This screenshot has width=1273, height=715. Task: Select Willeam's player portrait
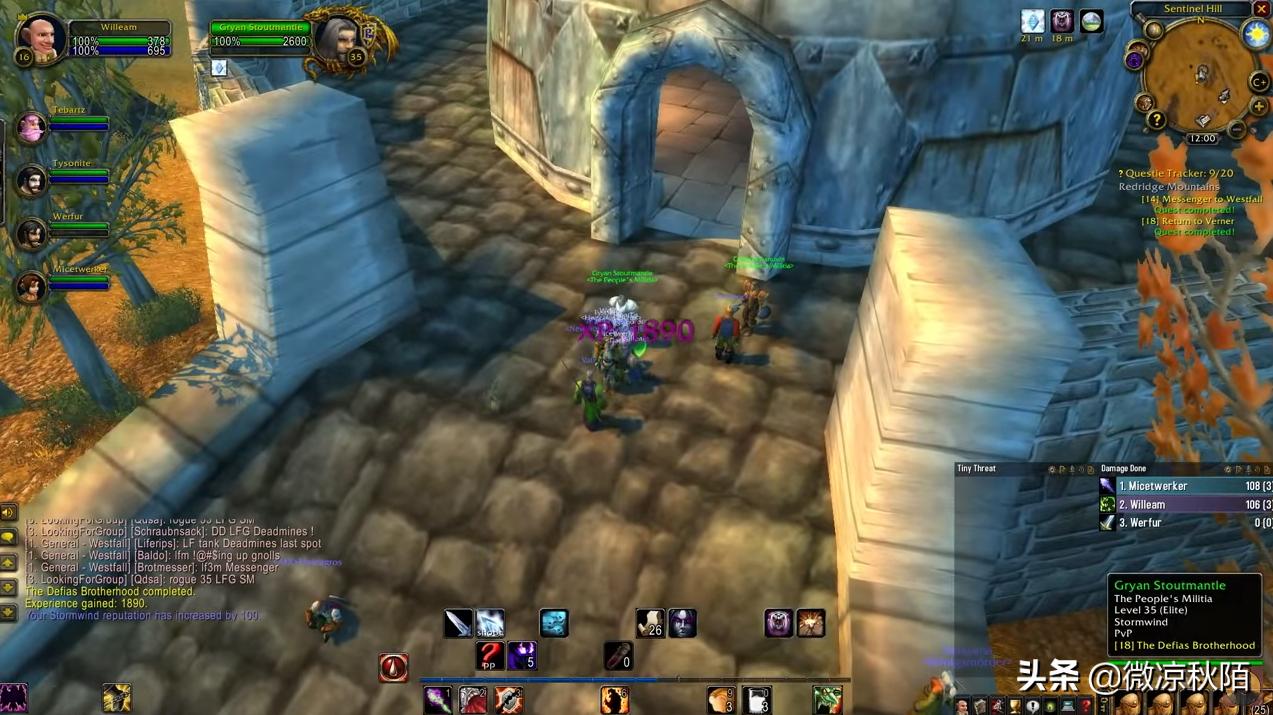pos(41,36)
